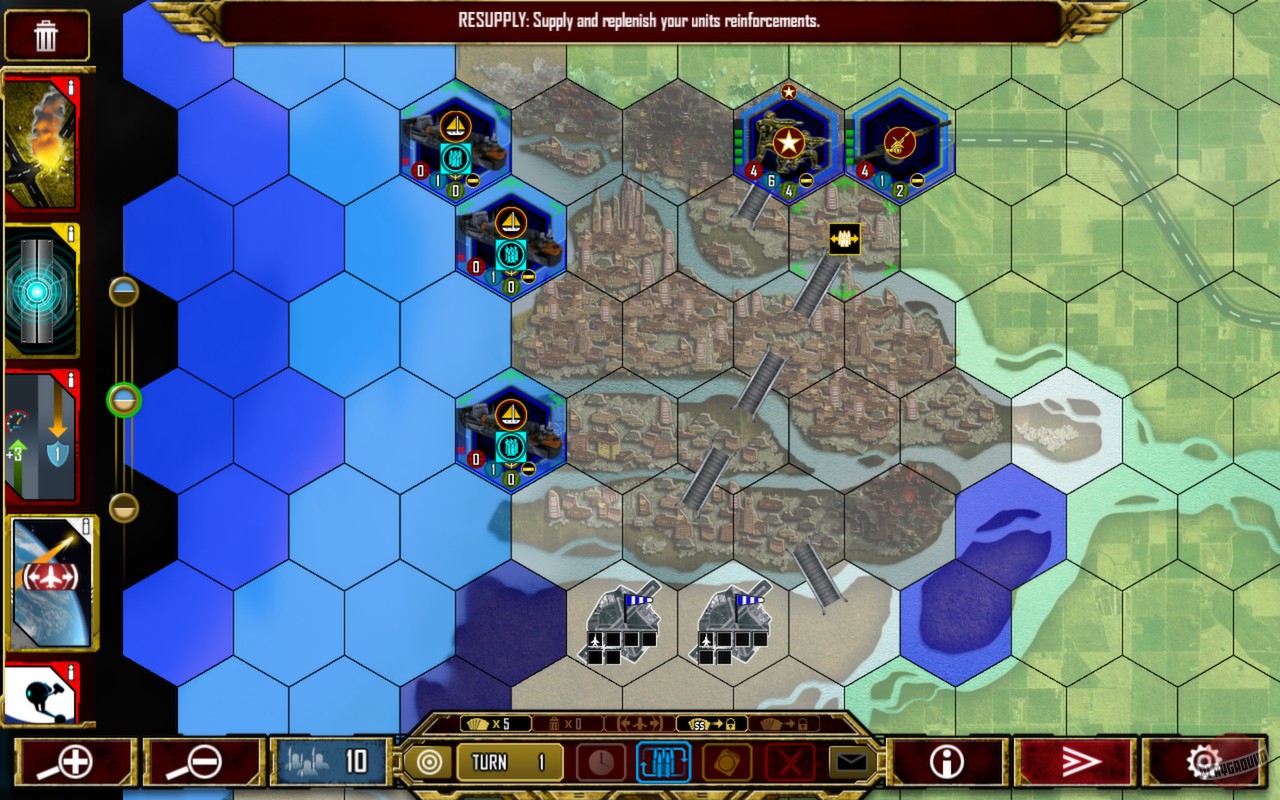Screen dimensions: 1280x800
Task: Zoom in on the map
Action: [x=75, y=761]
